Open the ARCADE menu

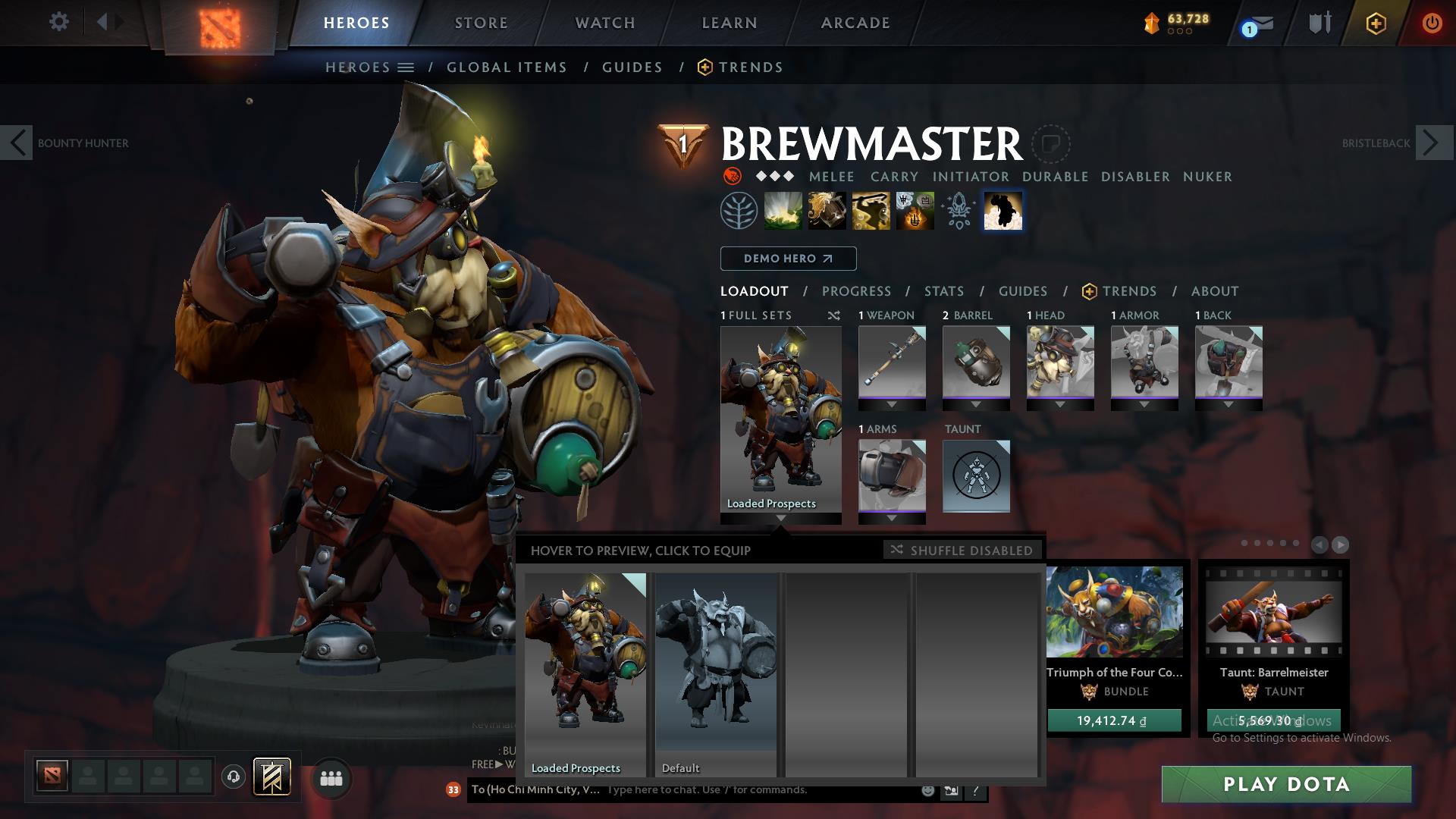coord(855,22)
